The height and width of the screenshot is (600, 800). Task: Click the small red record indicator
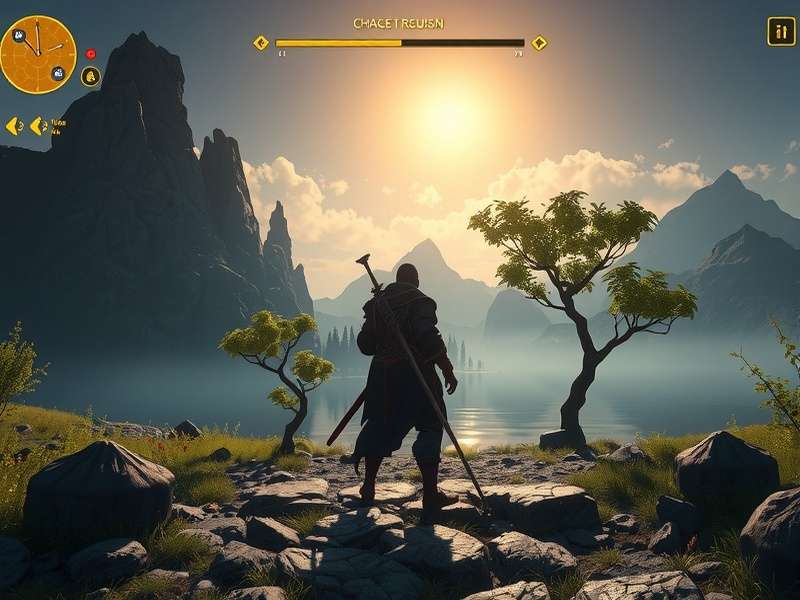(x=91, y=54)
